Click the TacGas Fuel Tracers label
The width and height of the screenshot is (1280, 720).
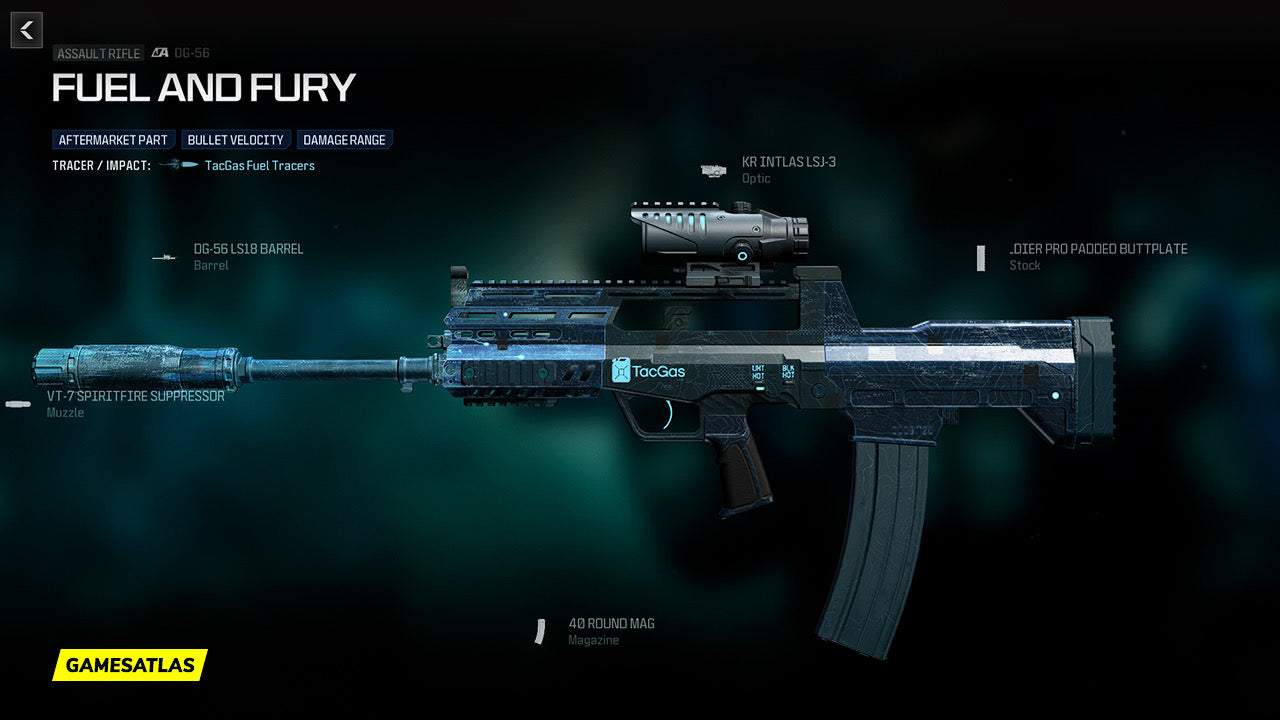click(x=259, y=166)
